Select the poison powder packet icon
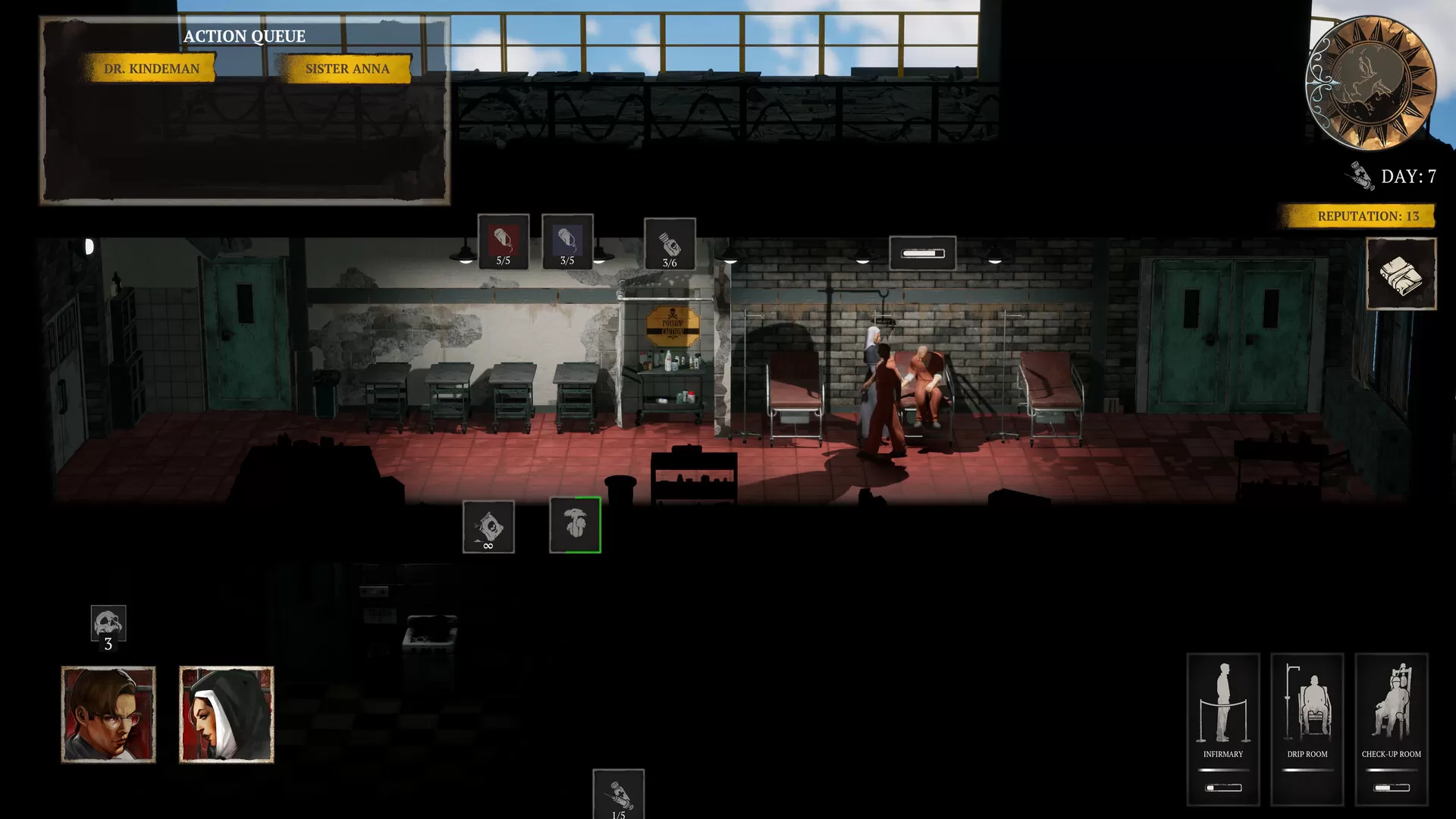This screenshot has height=819, width=1456. click(x=488, y=526)
